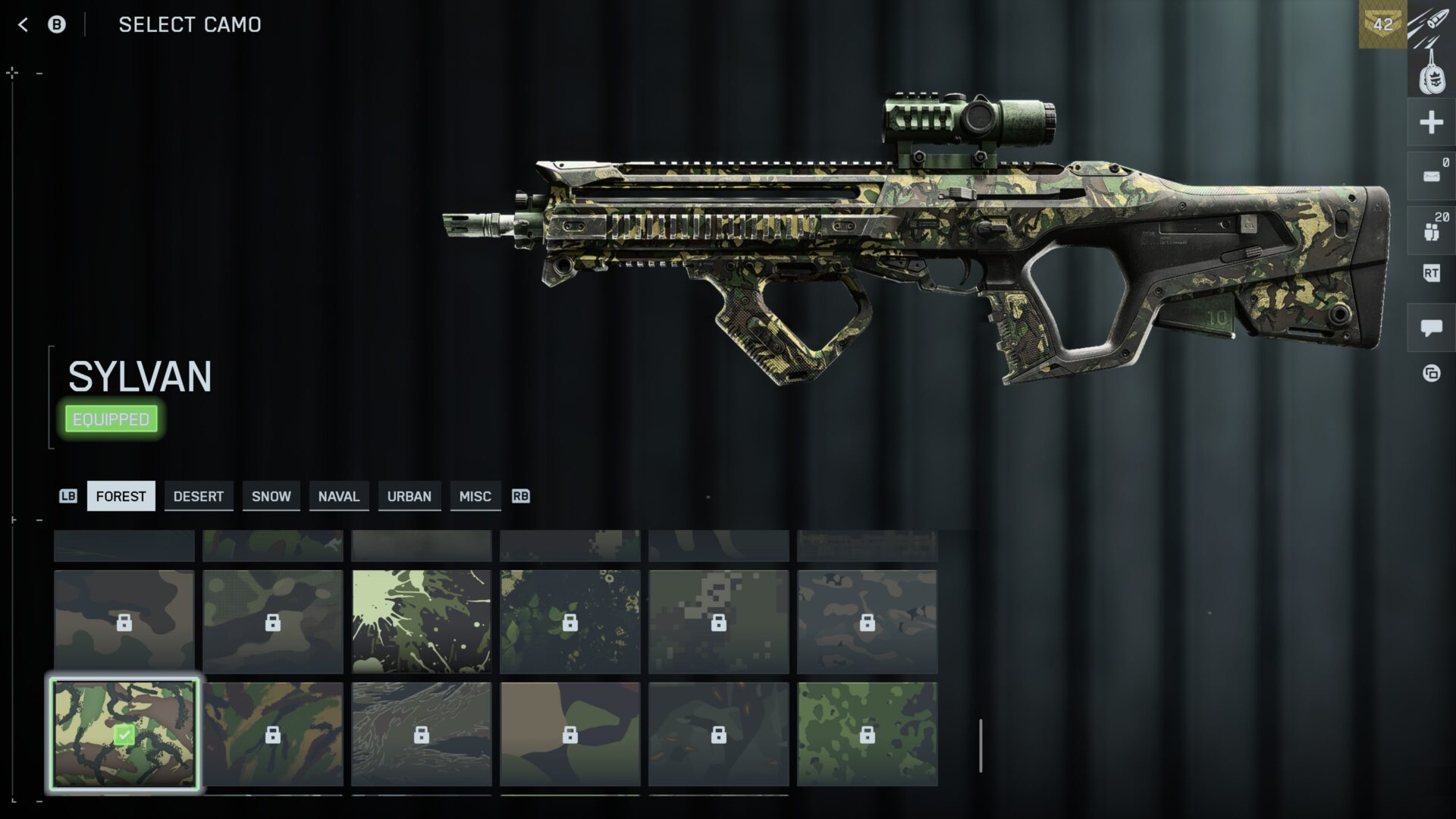Switch to the Forest camo tab
1456x819 pixels.
point(121,496)
